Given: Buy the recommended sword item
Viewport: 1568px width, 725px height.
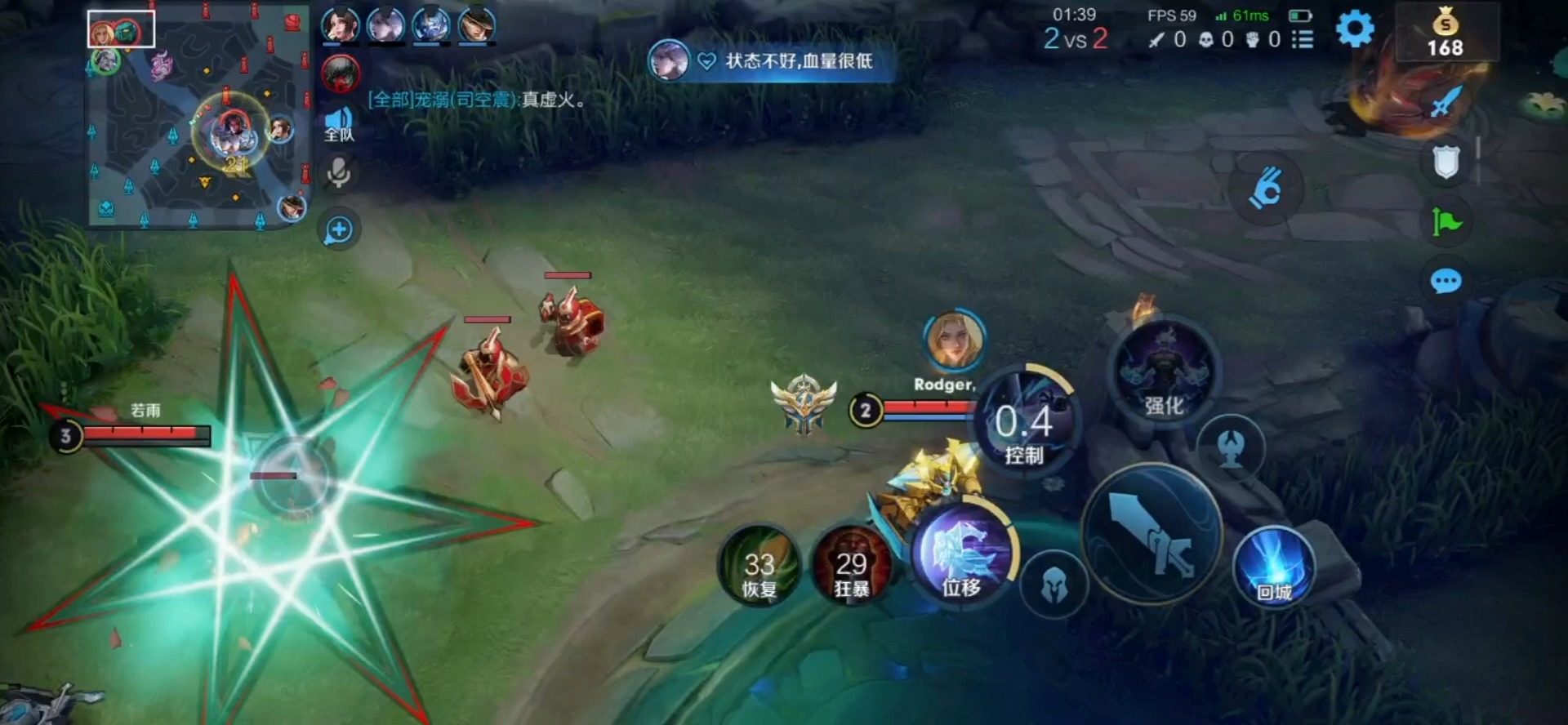Looking at the screenshot, I should click(x=1445, y=103).
